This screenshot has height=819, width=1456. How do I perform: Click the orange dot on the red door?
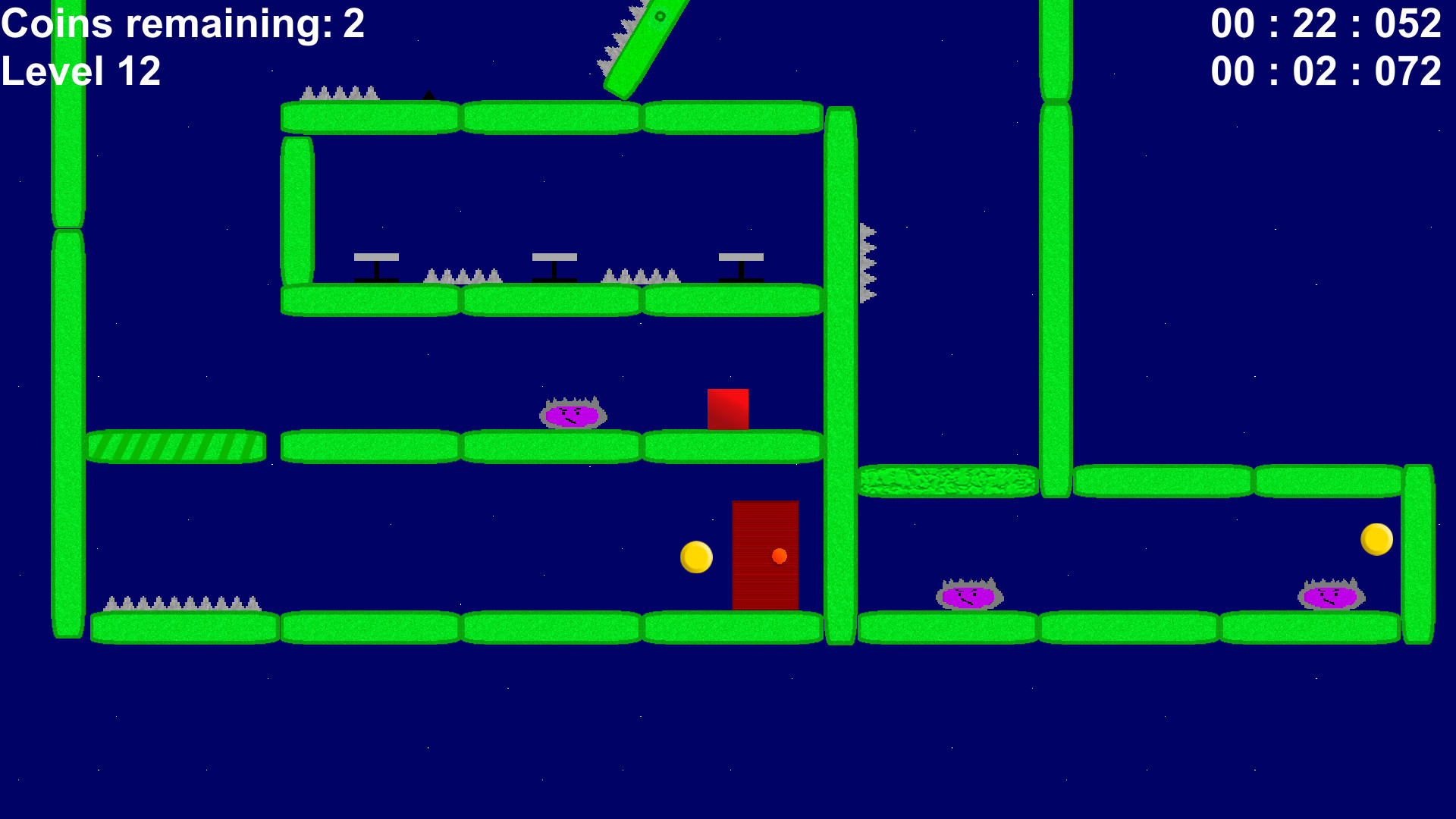tap(778, 556)
